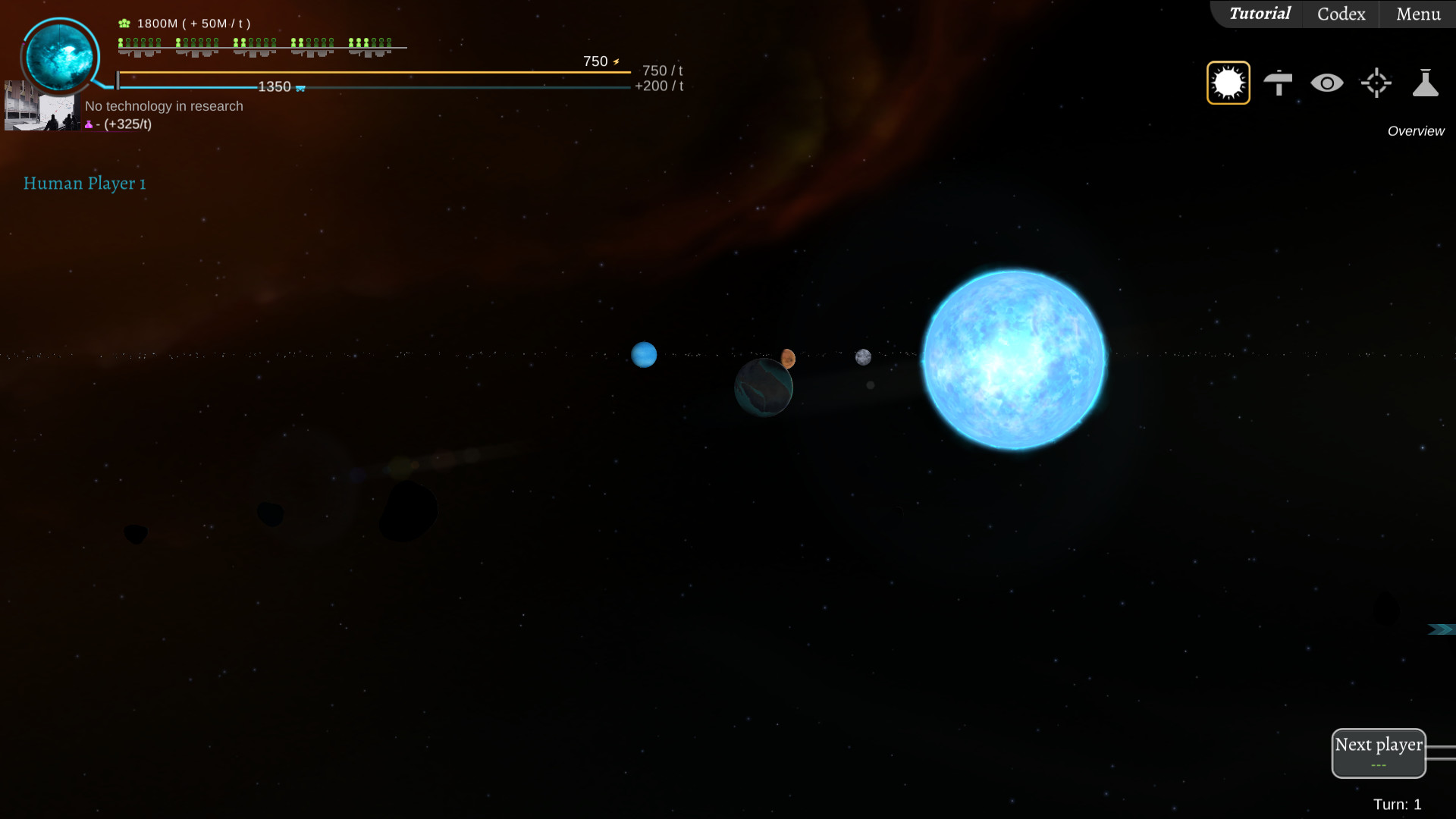Toggle the pink research flask below the planet portrait
This screenshot has height=819, width=1456.
[x=89, y=124]
